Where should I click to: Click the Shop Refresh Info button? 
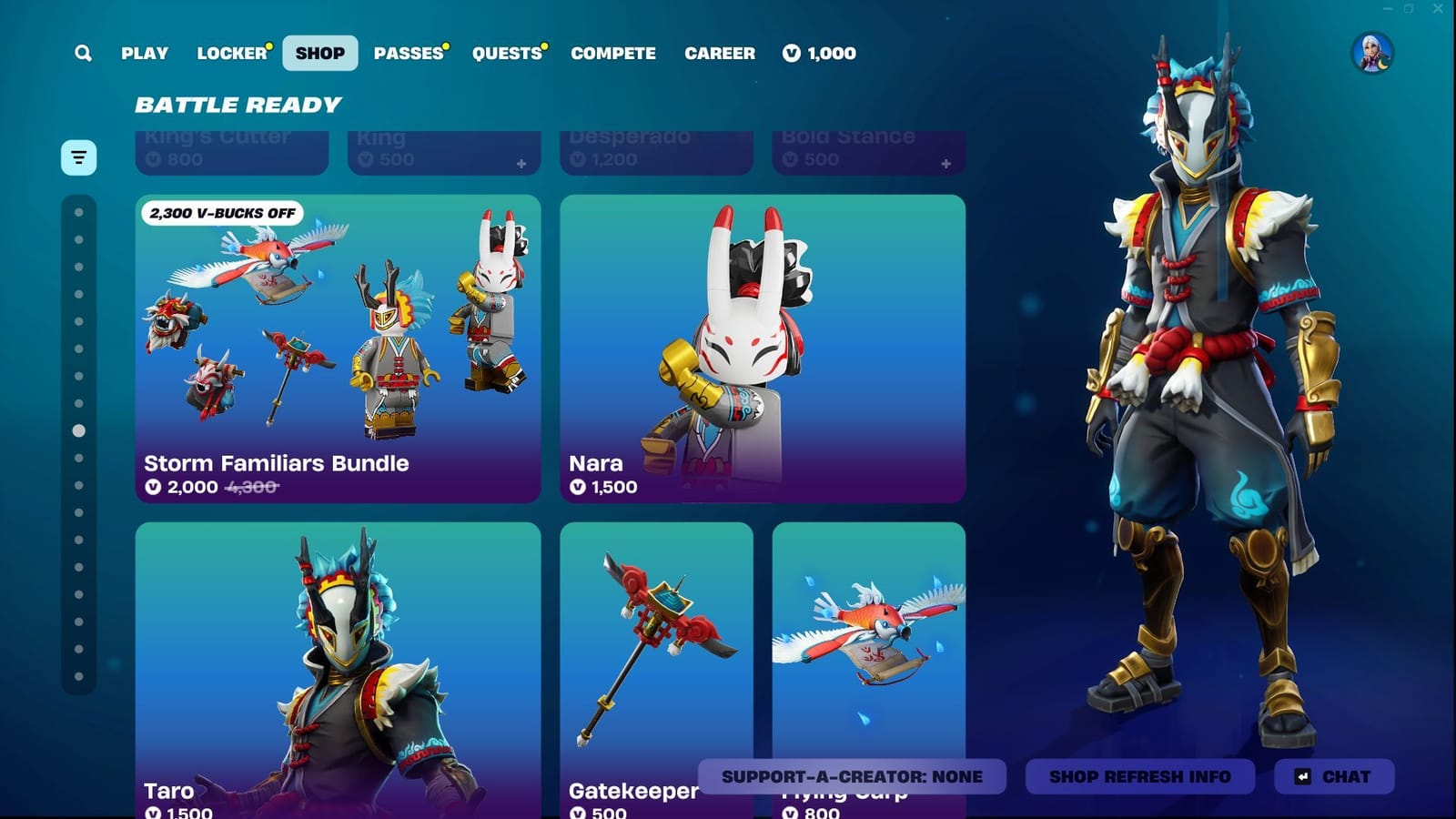click(x=1139, y=776)
